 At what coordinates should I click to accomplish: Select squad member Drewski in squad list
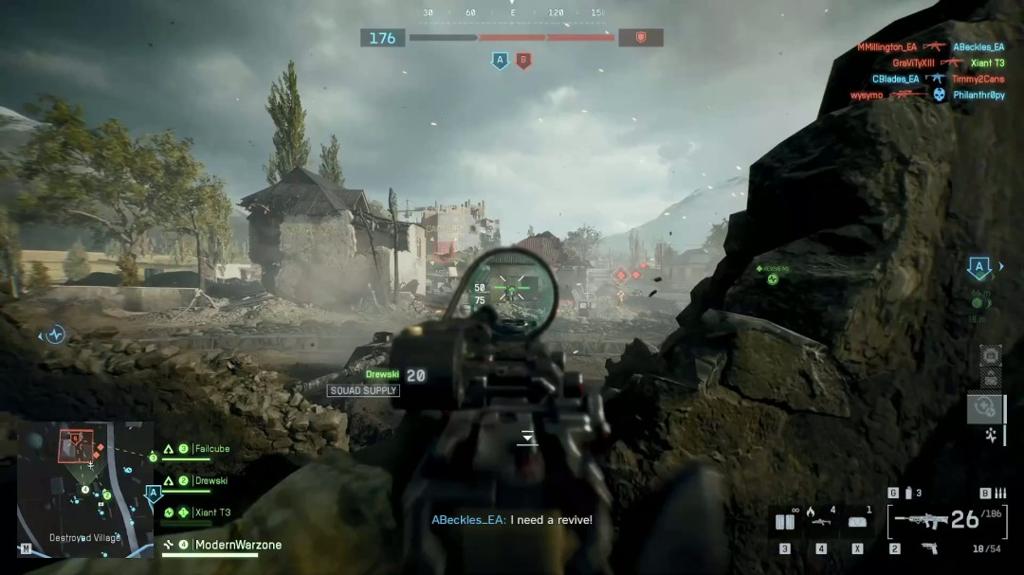[x=210, y=481]
